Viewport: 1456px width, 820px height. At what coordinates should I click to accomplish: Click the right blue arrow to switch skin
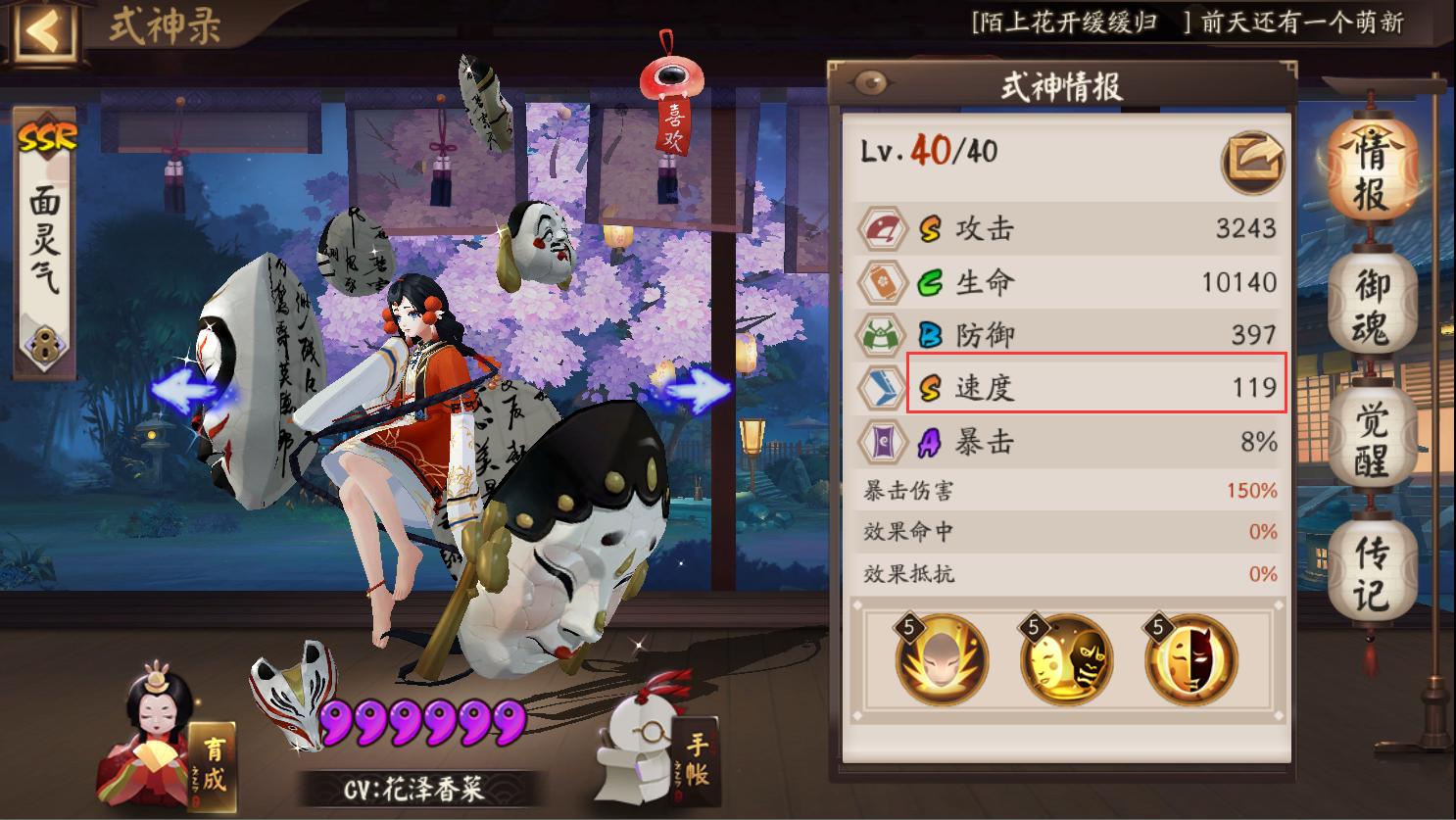click(x=700, y=391)
